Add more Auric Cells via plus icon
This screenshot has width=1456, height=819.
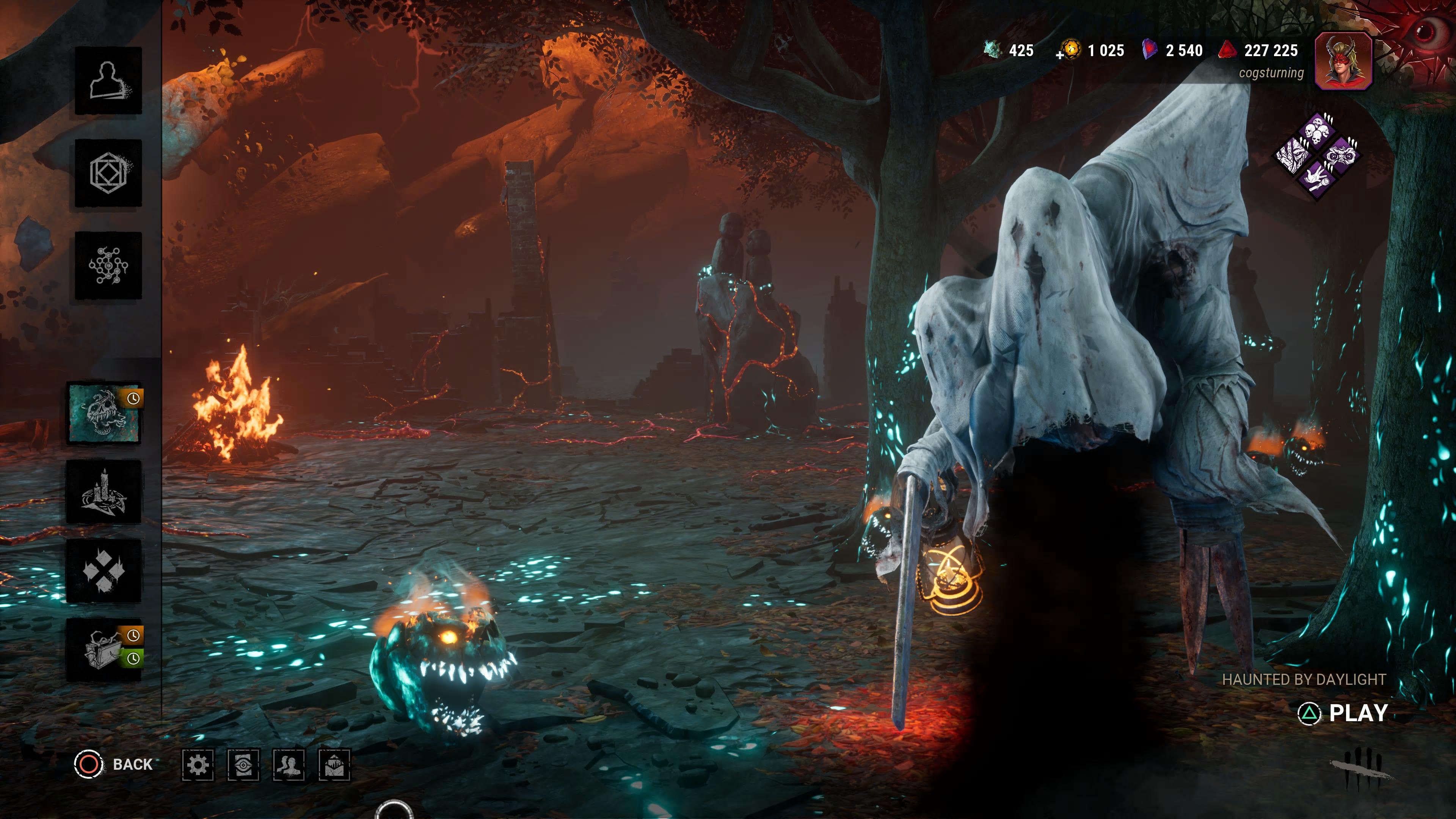[x=1060, y=55]
